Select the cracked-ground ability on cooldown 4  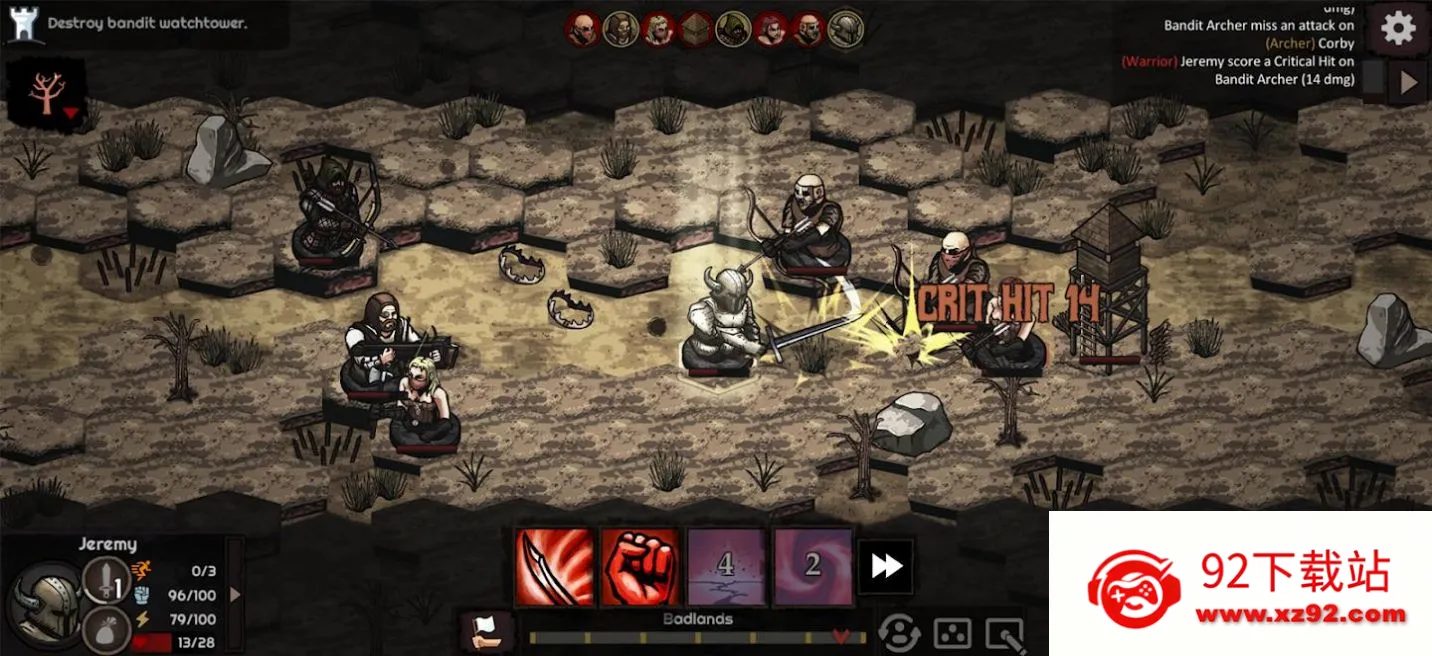(726, 567)
